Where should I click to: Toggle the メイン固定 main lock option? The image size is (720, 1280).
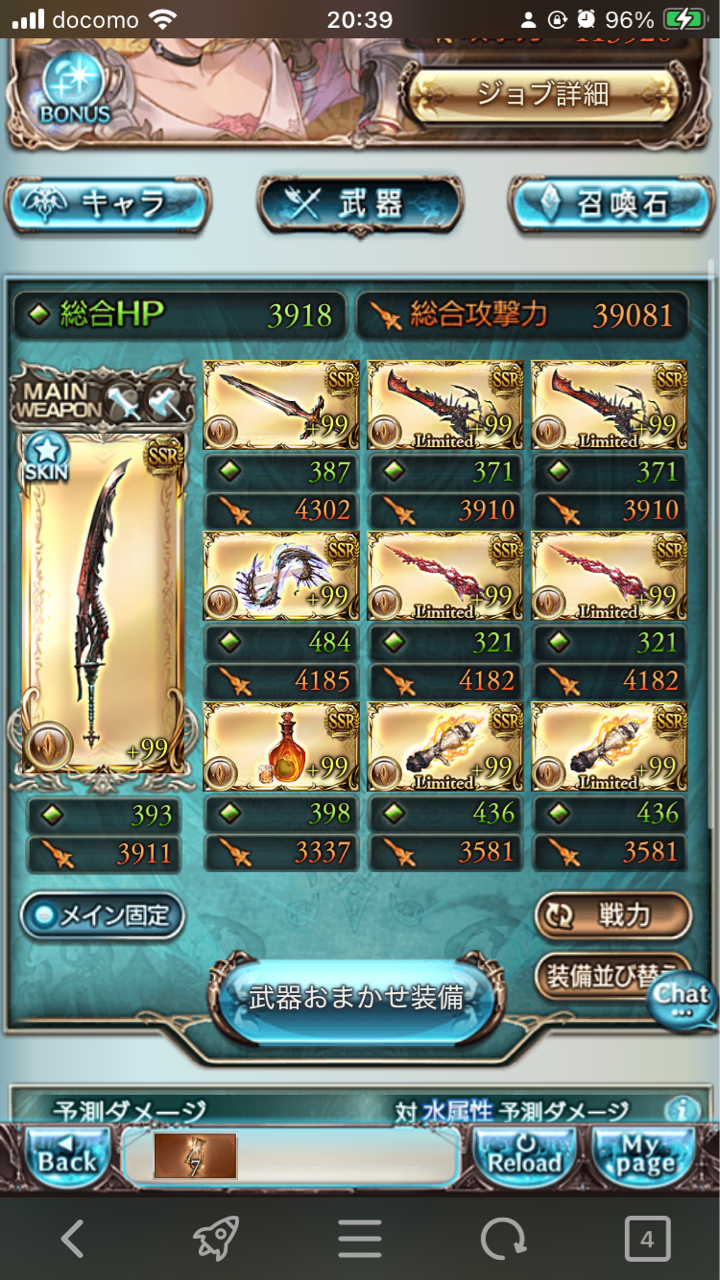102,915
